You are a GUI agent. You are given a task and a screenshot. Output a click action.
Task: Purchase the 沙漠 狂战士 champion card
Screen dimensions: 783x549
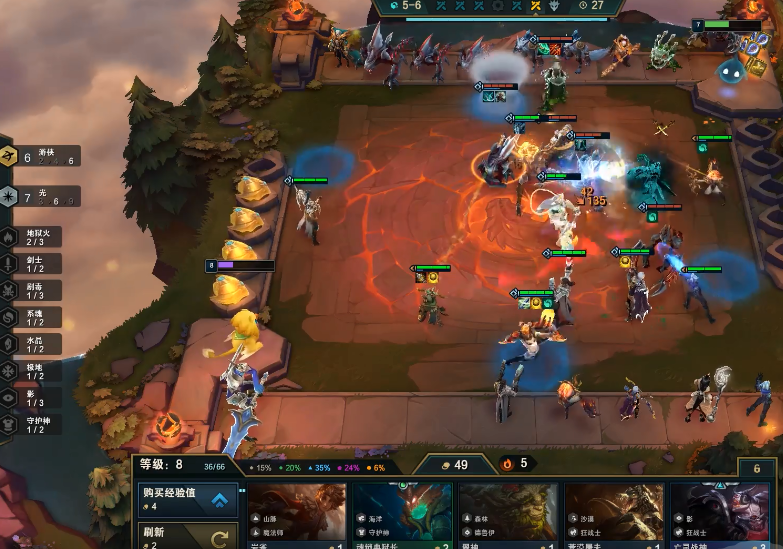[x=614, y=516]
